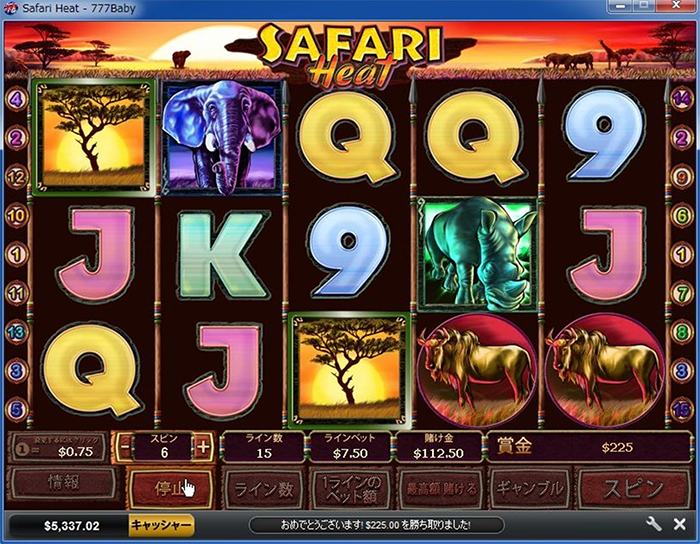
Task: Change the bet per line amount button
Action: coord(352,490)
